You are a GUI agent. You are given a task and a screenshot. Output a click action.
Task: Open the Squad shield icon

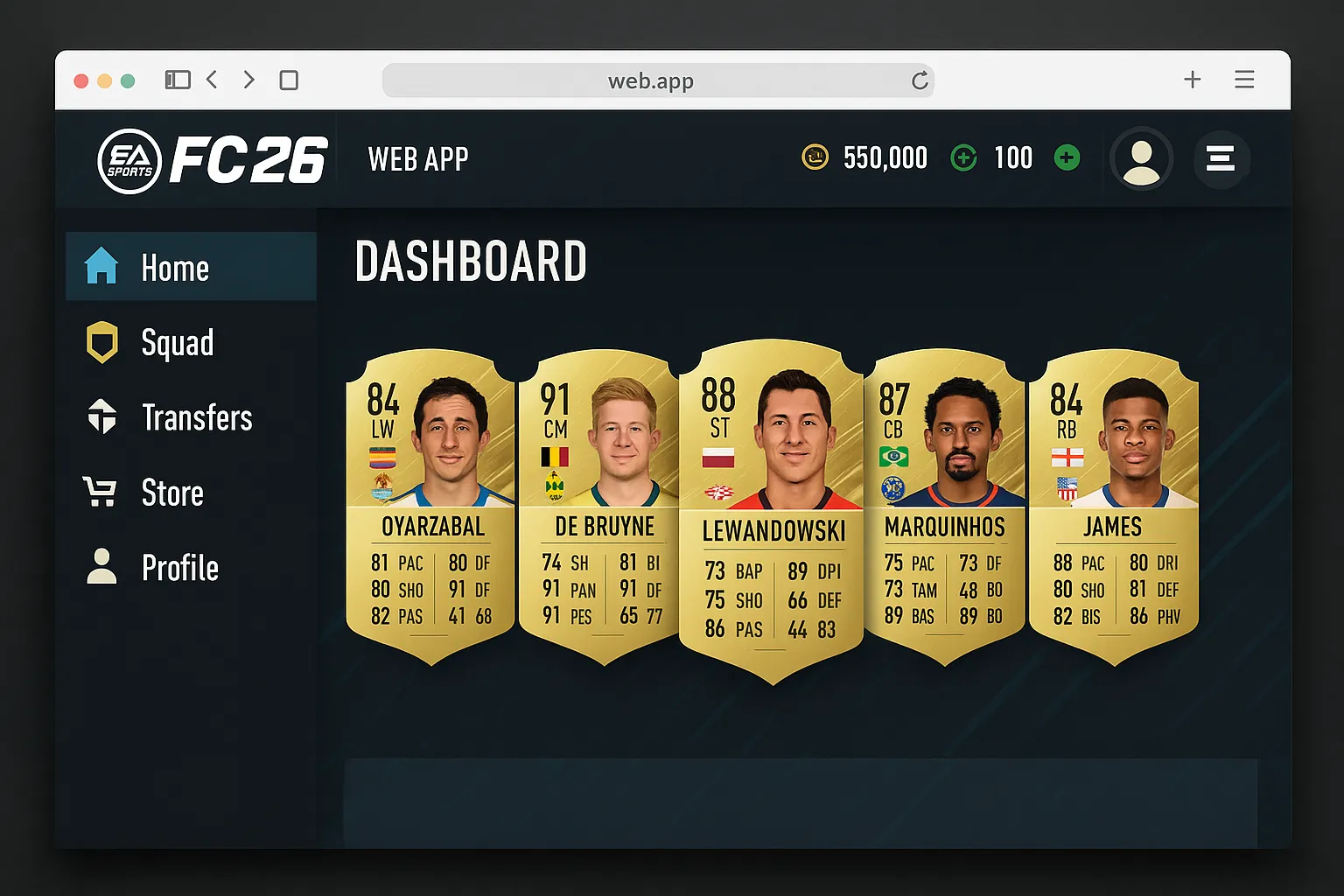[x=102, y=342]
